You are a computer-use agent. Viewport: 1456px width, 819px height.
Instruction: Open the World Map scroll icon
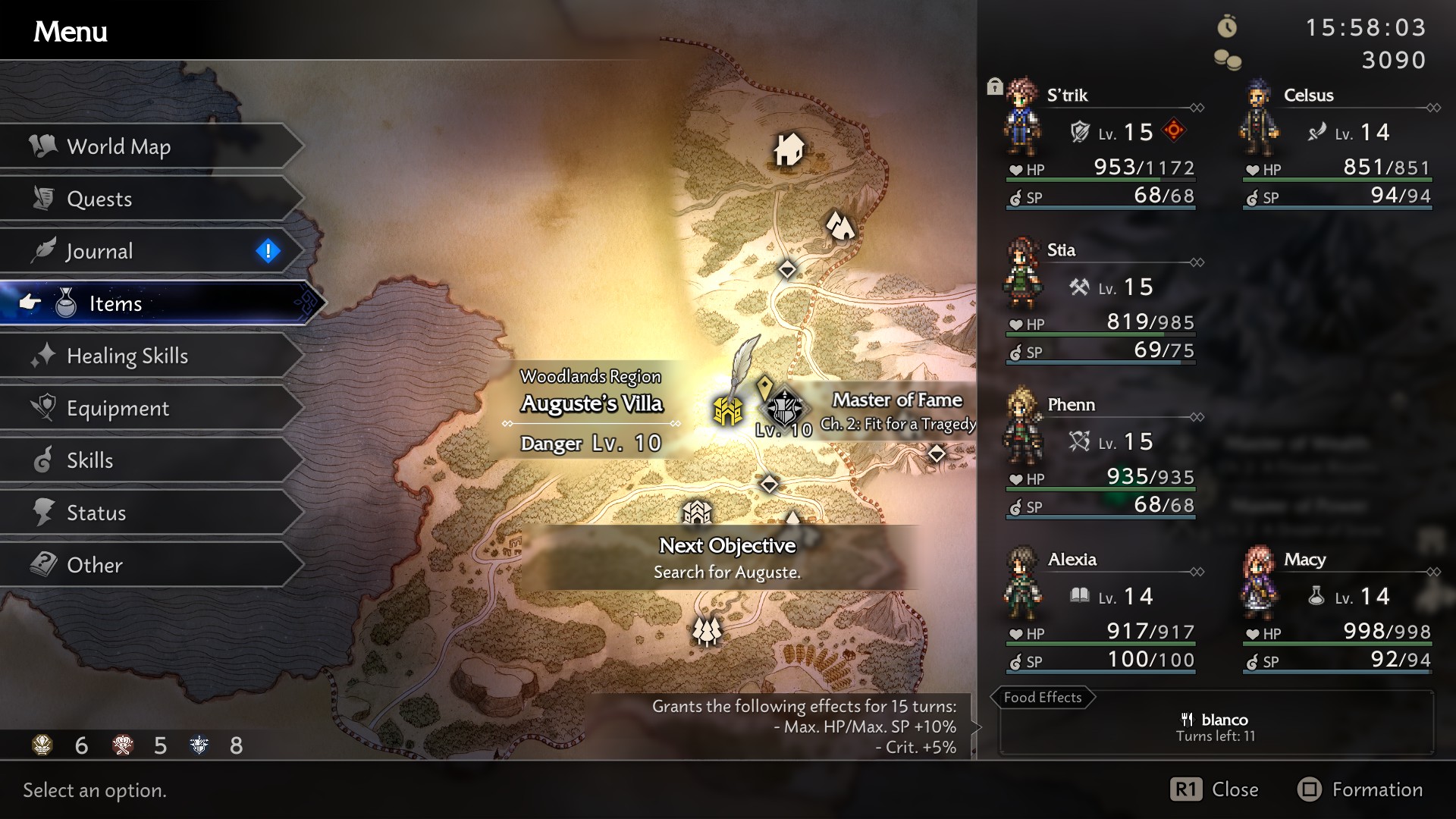click(42, 146)
